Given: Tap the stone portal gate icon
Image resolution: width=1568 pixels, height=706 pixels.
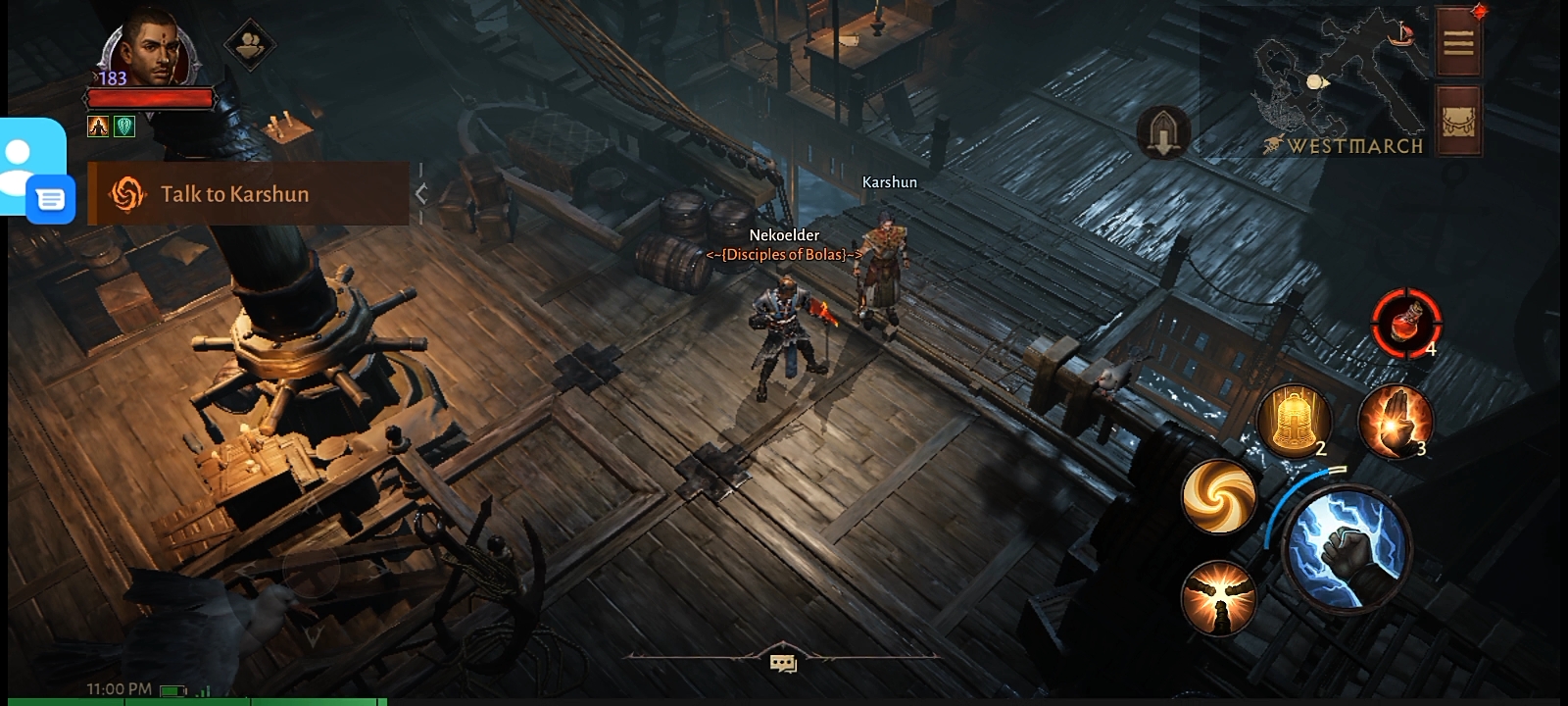Looking at the screenshot, I should coord(1163,132).
